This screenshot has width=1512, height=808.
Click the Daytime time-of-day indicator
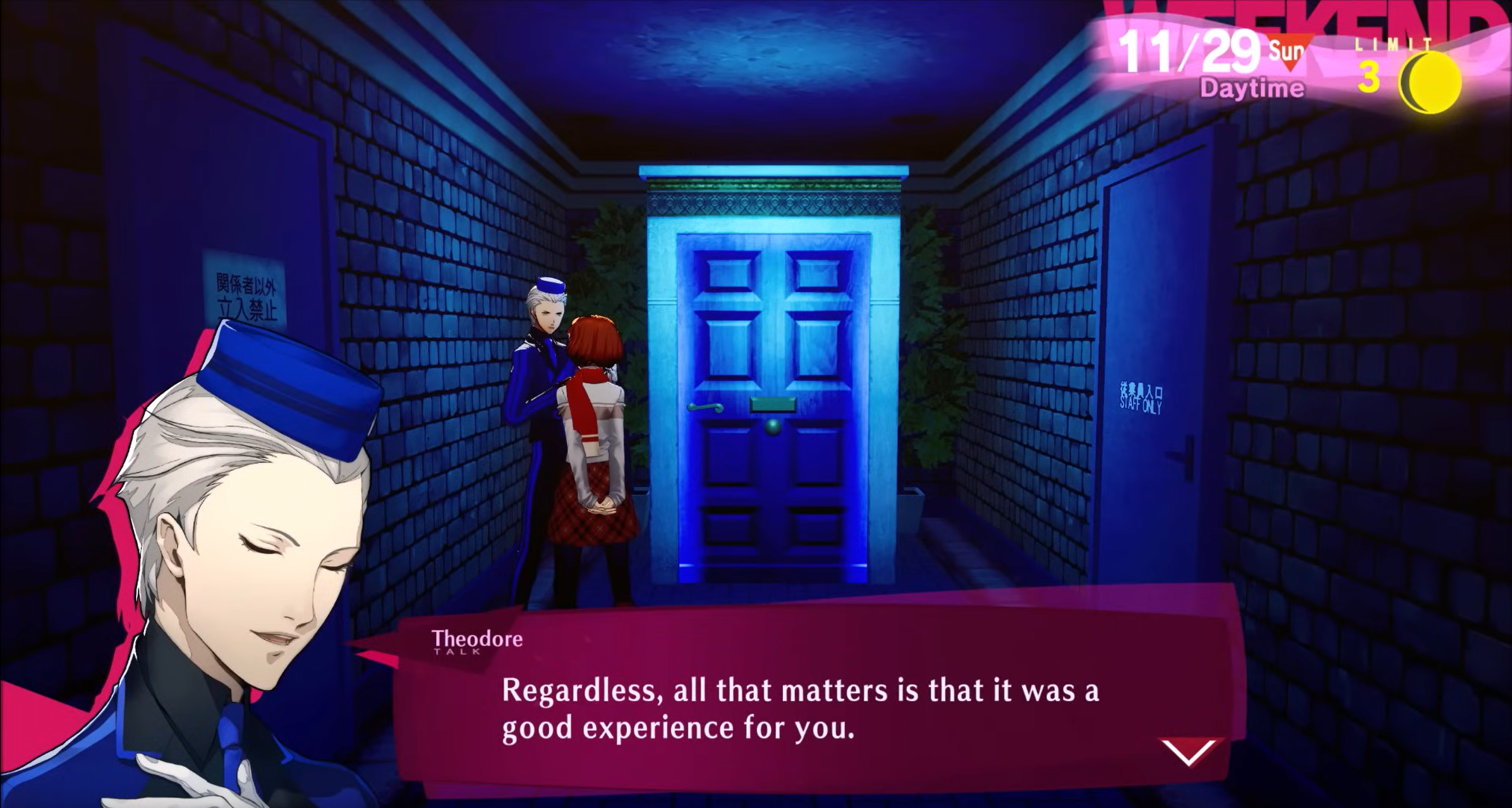(x=1252, y=89)
